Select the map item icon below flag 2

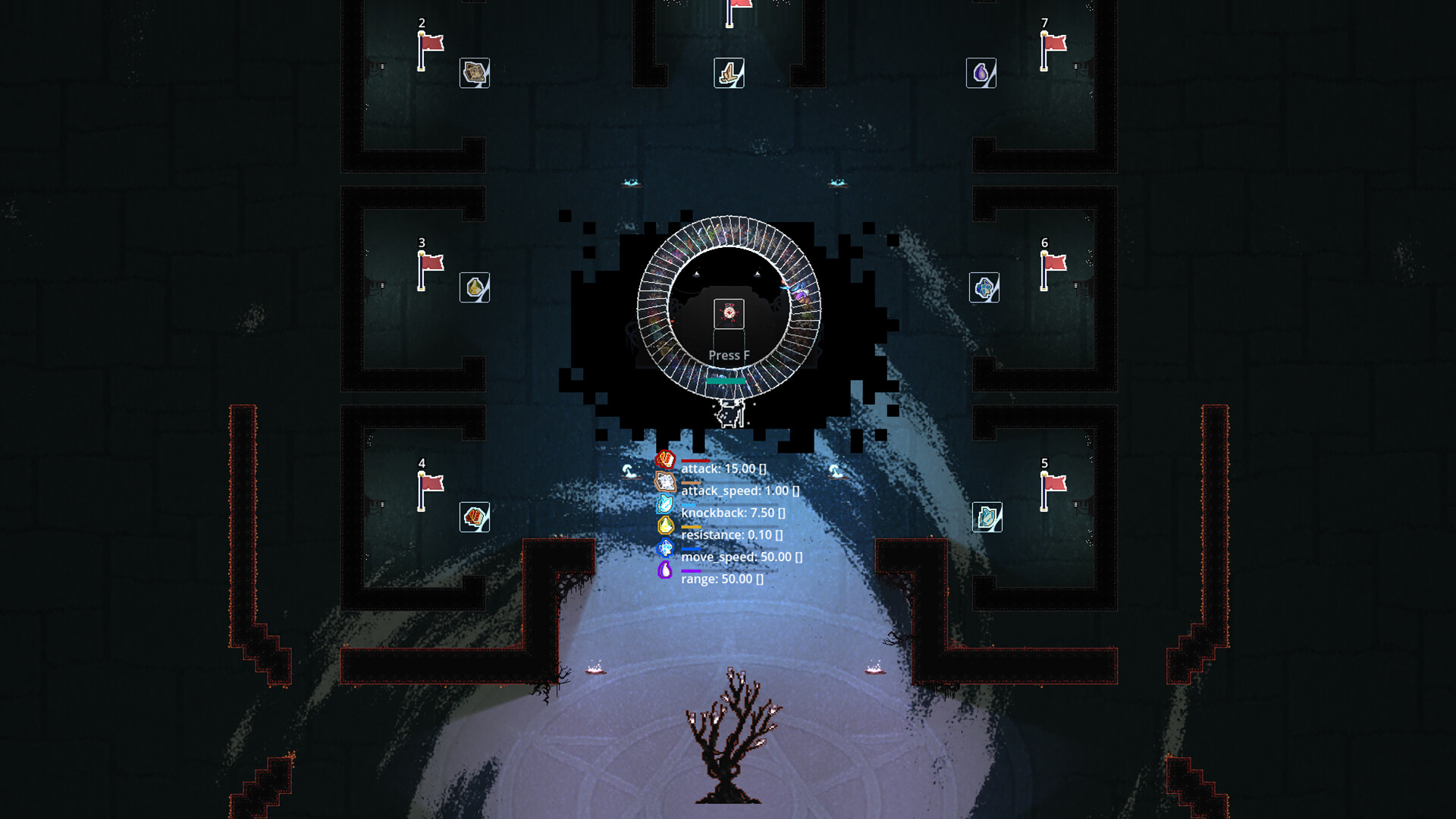(473, 74)
